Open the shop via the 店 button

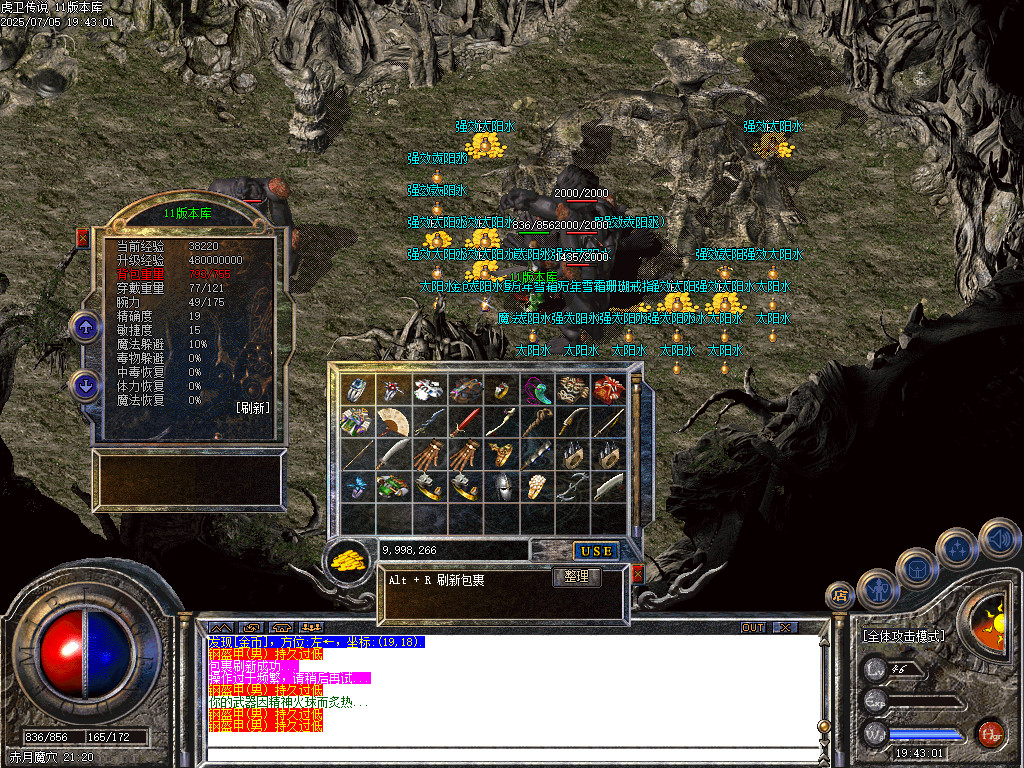840,596
